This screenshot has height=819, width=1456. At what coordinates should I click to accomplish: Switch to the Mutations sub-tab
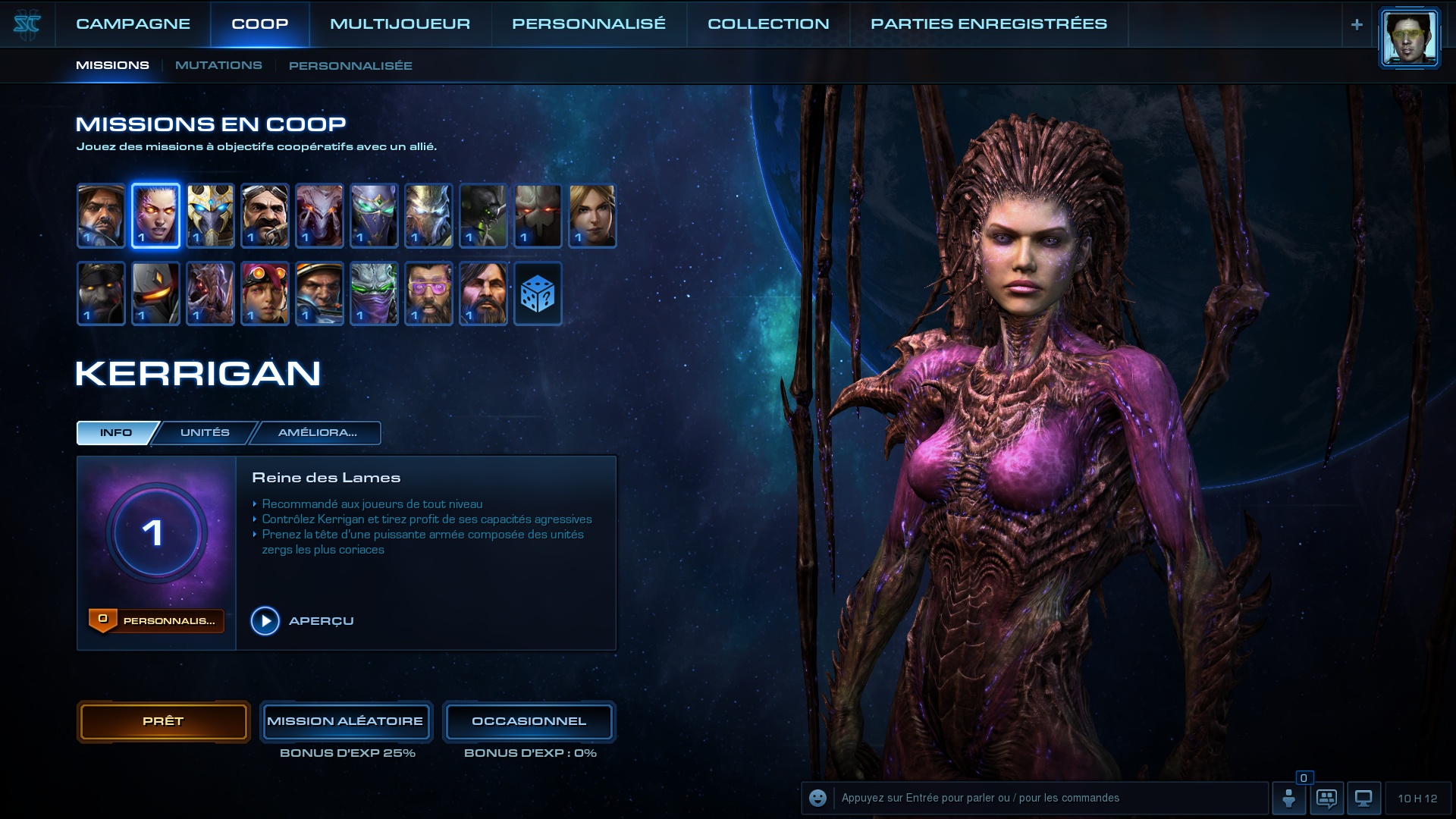coord(218,66)
